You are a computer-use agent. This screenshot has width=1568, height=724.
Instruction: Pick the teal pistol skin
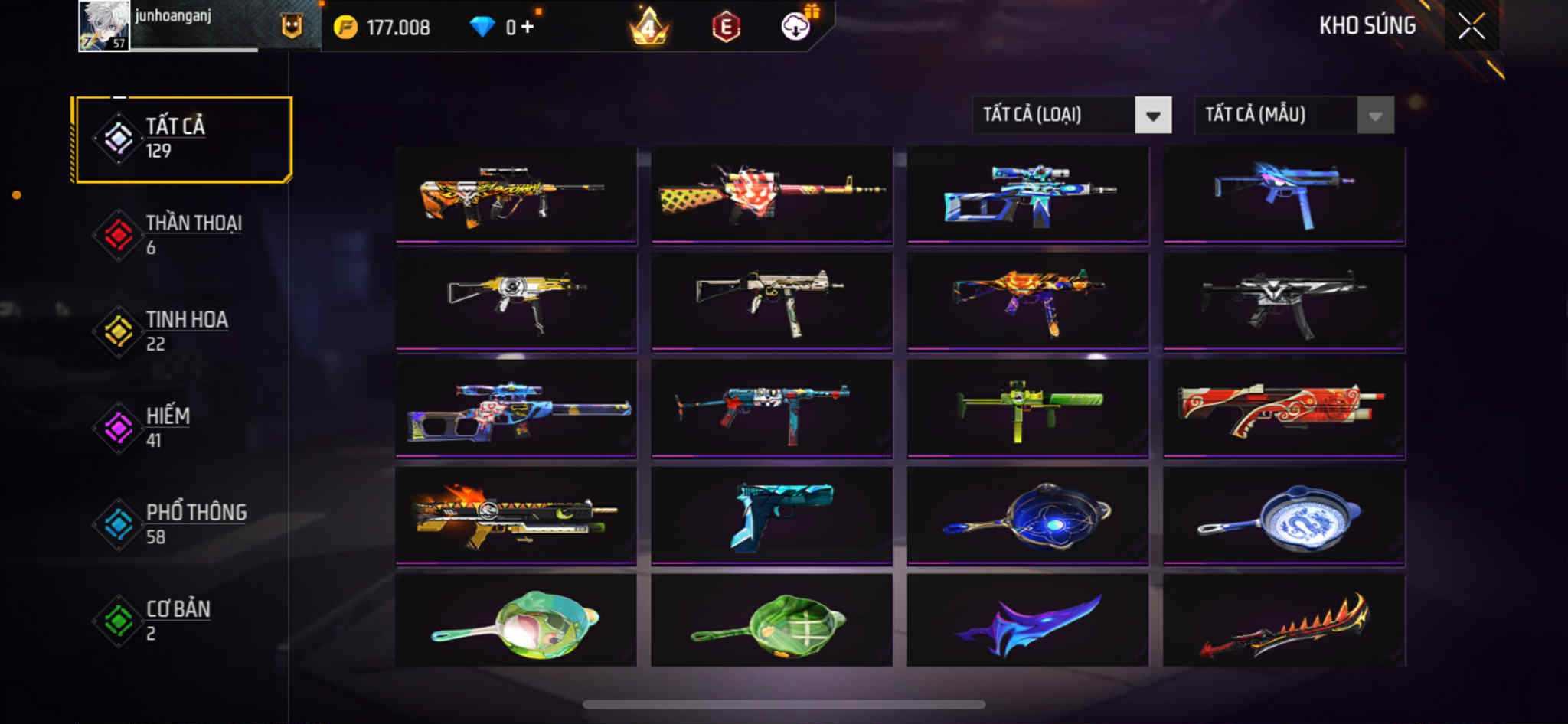point(772,515)
